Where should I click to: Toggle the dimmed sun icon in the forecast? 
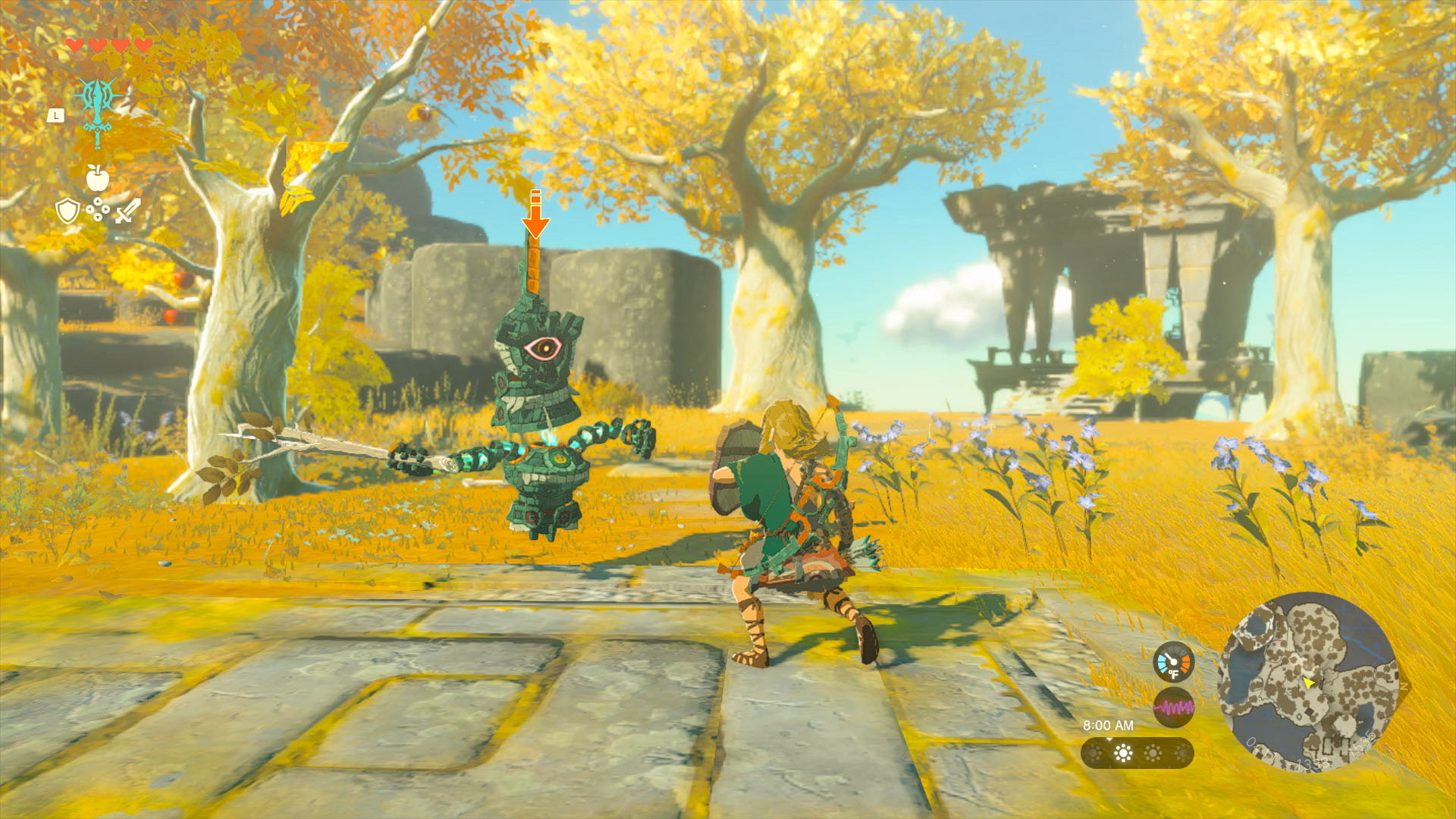click(1094, 754)
